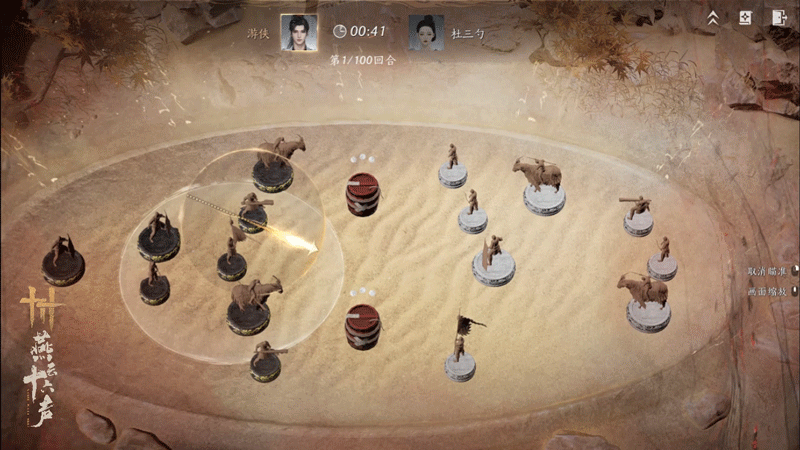Leave the match via exit door icon
This screenshot has height=450, width=800.
pyautogui.click(x=778, y=17)
